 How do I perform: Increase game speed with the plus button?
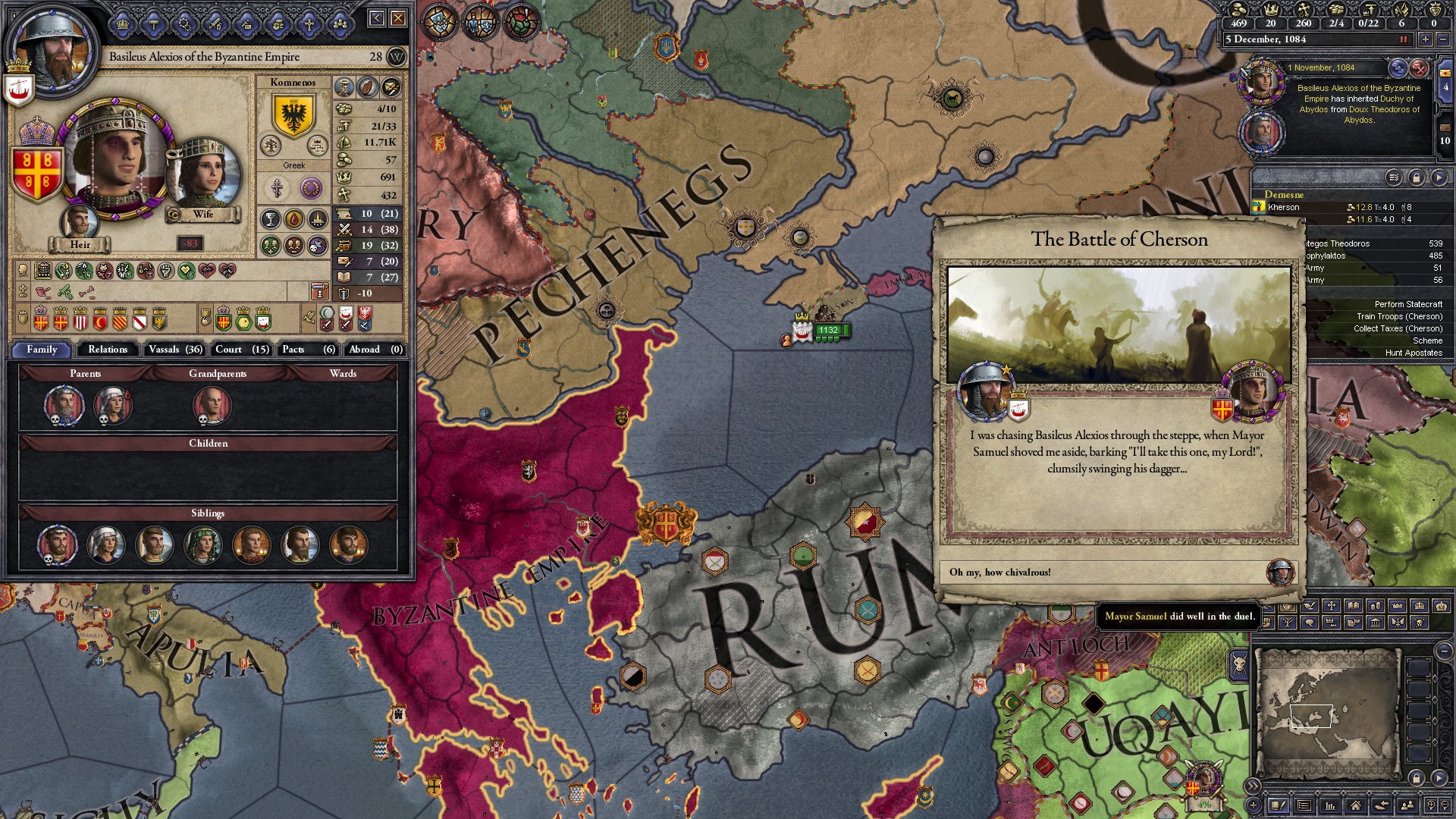coord(1425,39)
